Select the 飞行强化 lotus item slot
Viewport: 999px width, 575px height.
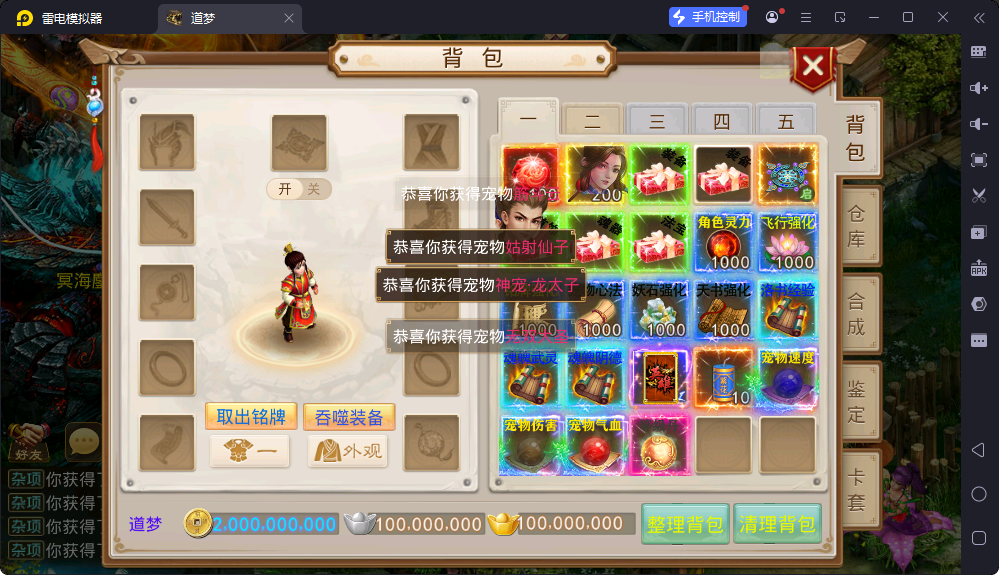tap(788, 241)
